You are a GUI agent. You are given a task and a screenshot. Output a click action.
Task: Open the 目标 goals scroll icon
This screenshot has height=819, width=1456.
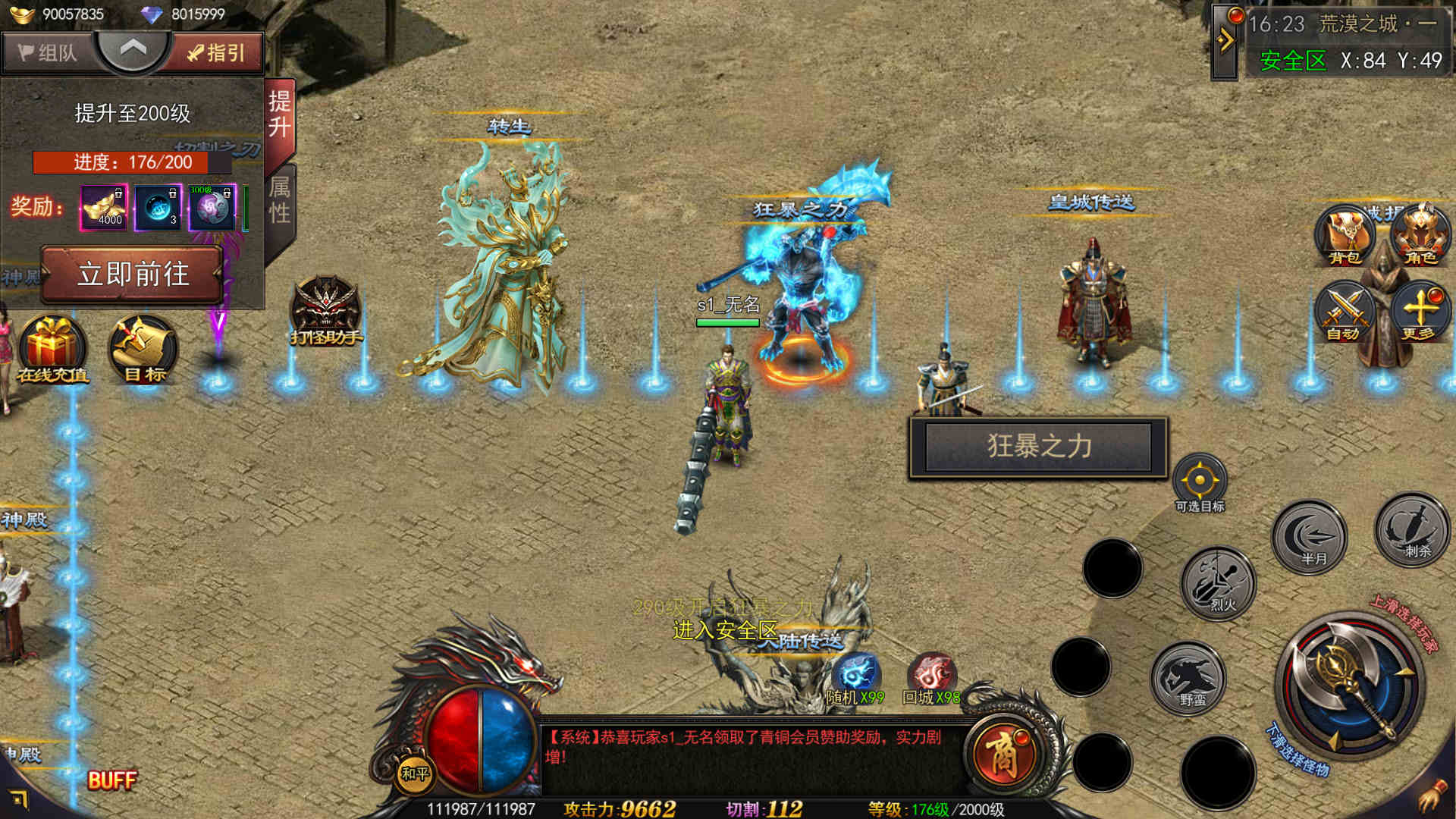click(144, 350)
